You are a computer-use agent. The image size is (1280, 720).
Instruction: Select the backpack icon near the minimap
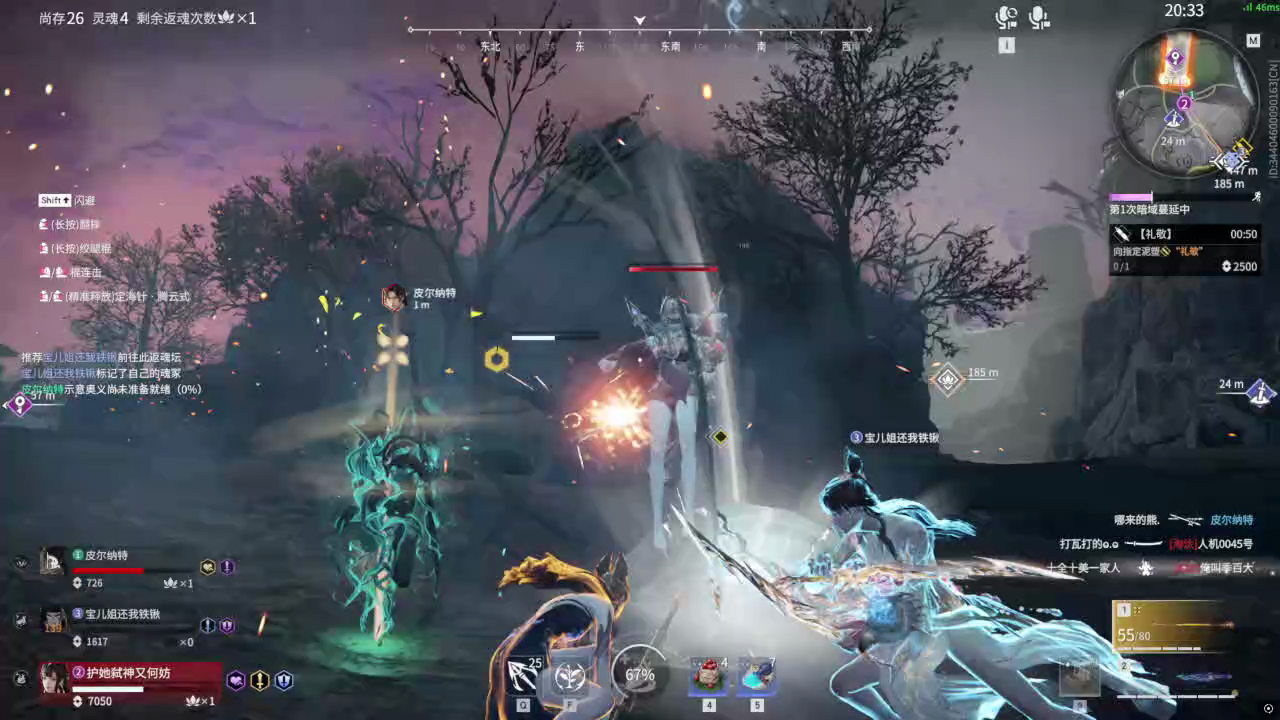click(x=1257, y=197)
